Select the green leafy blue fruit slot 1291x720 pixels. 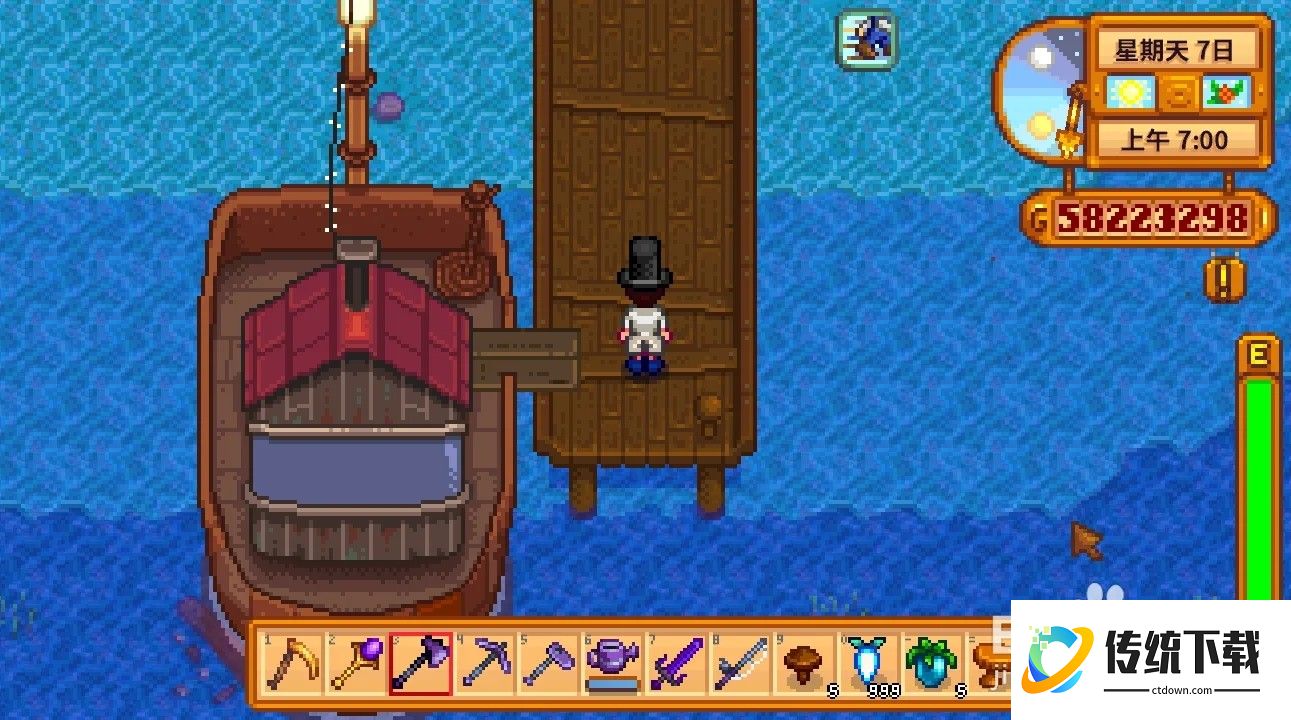[933, 661]
